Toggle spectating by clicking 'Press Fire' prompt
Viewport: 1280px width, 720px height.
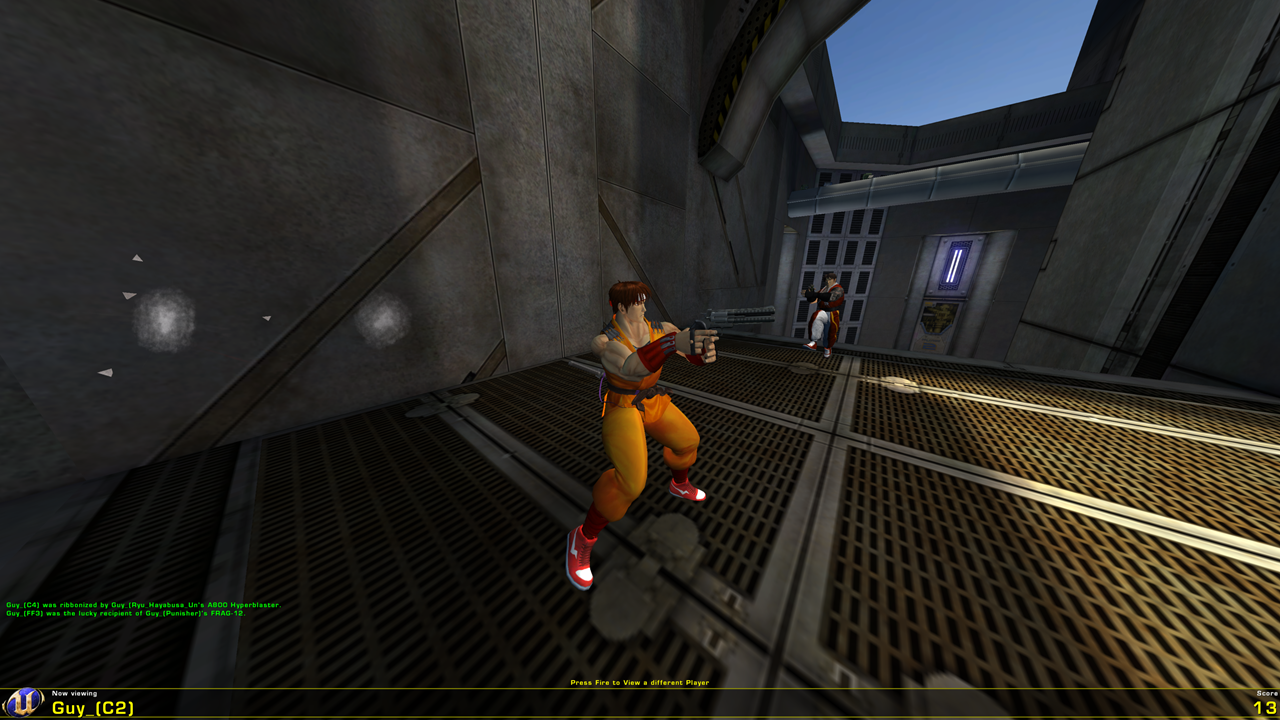638,682
